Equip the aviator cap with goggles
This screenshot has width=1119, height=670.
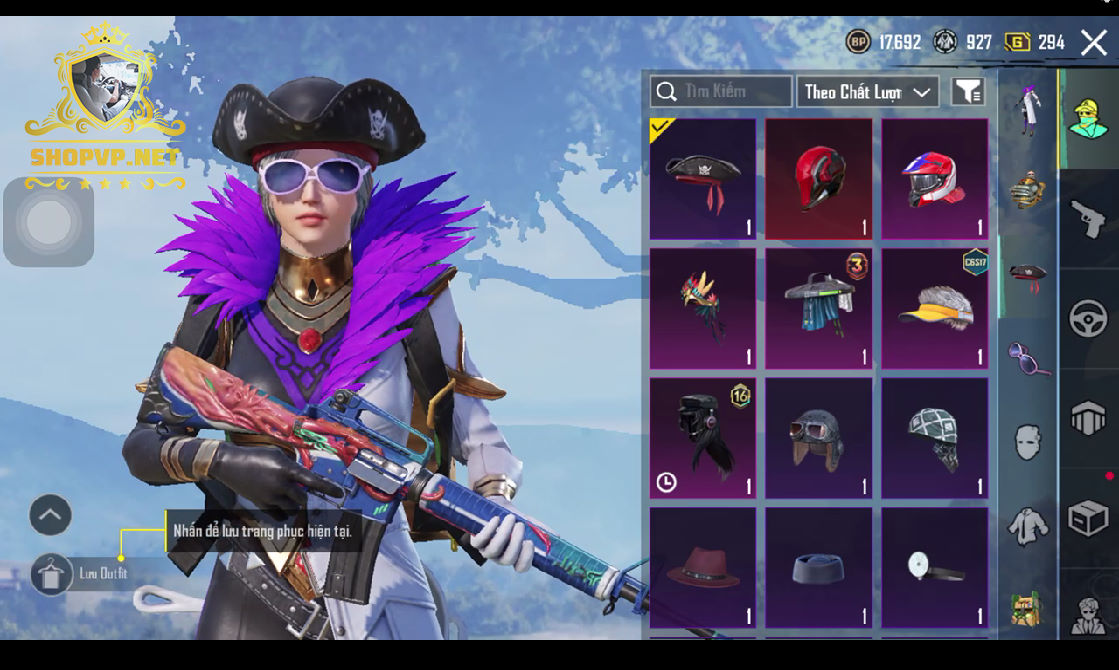tap(818, 438)
